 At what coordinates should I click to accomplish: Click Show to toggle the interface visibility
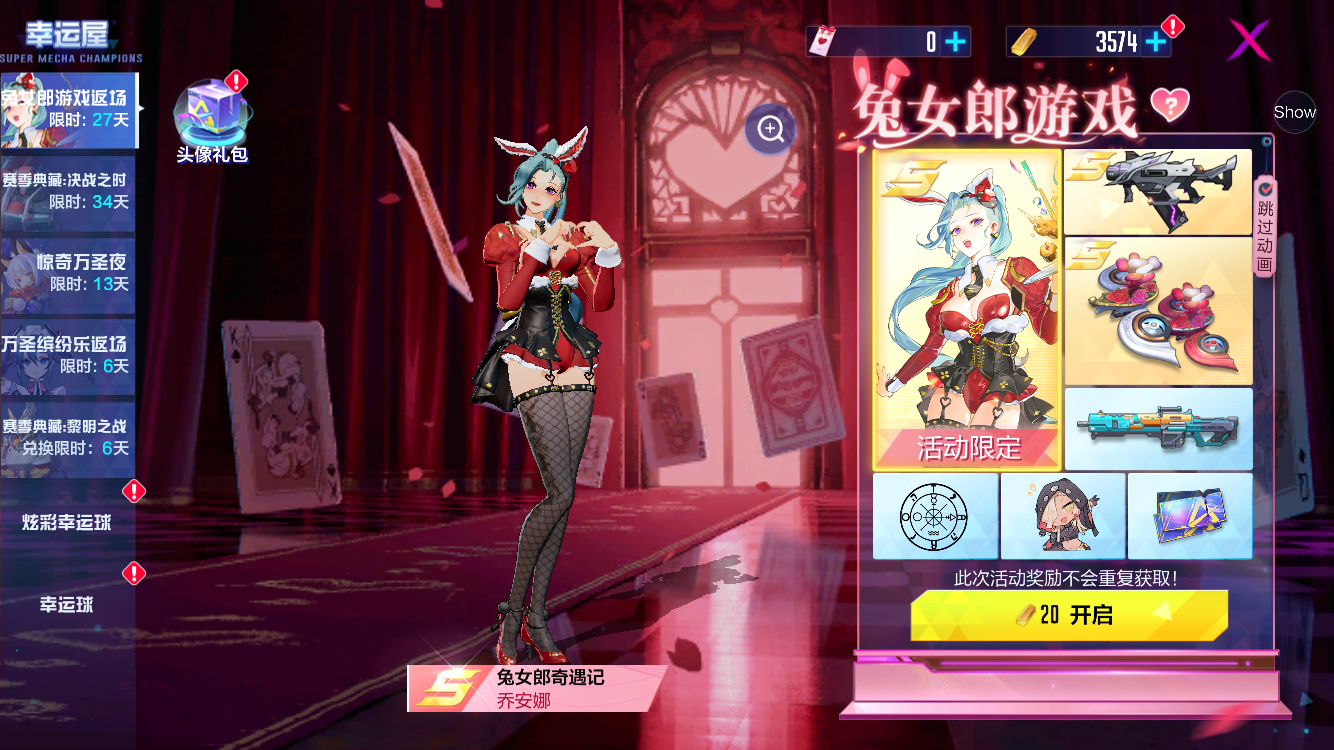click(x=1295, y=113)
